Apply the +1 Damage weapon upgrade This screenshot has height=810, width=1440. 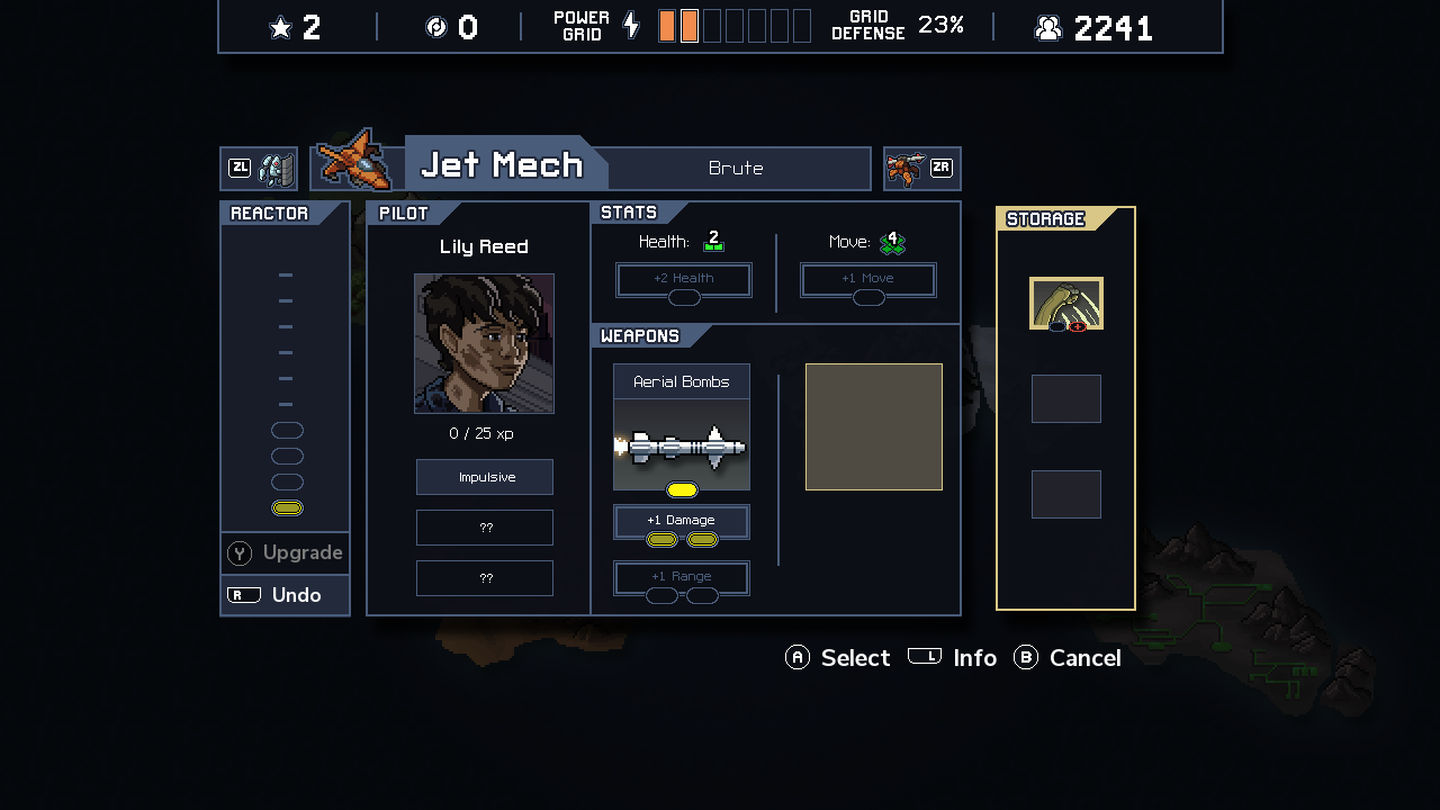point(681,521)
